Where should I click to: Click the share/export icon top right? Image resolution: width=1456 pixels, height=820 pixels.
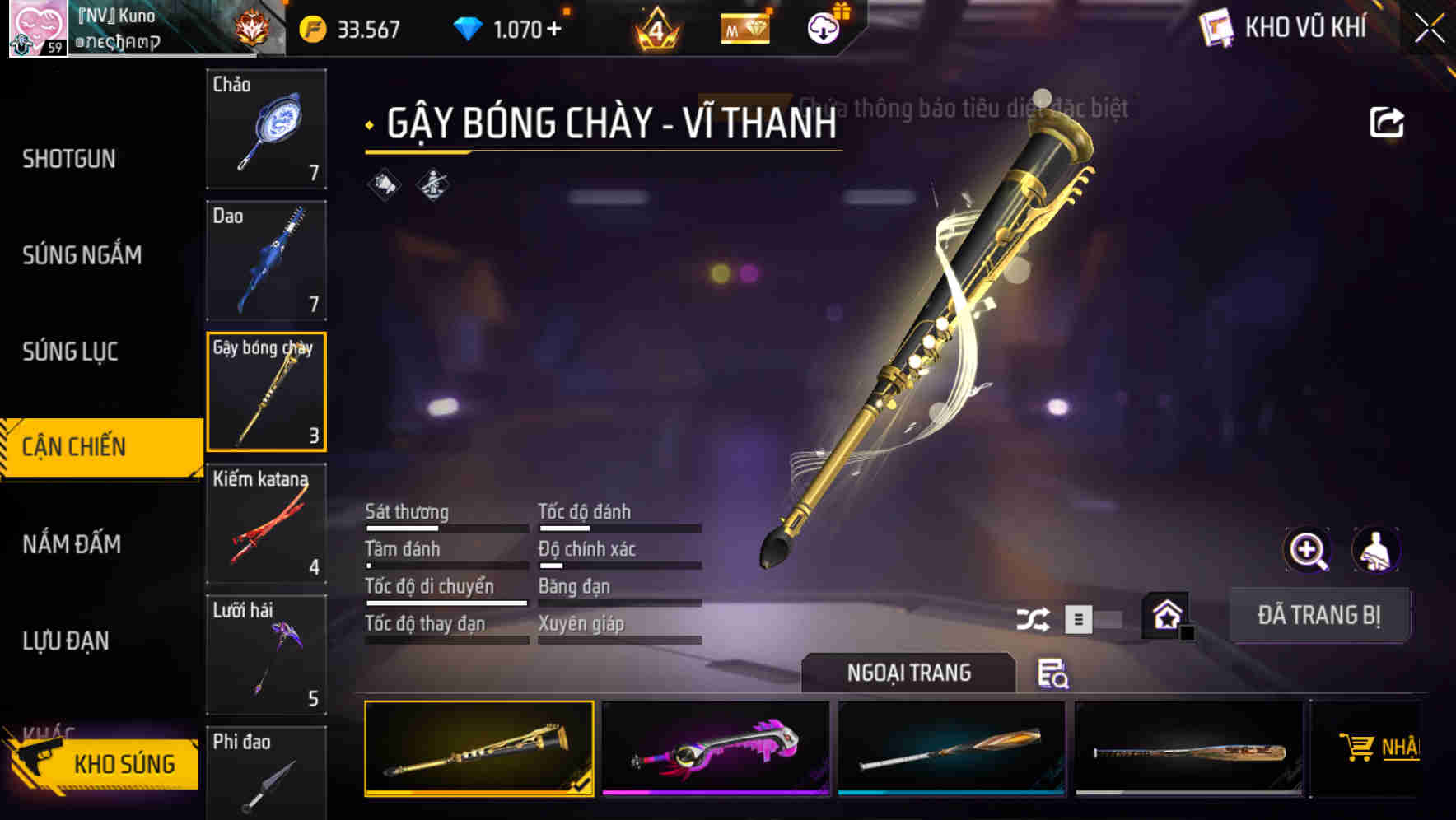point(1387,120)
